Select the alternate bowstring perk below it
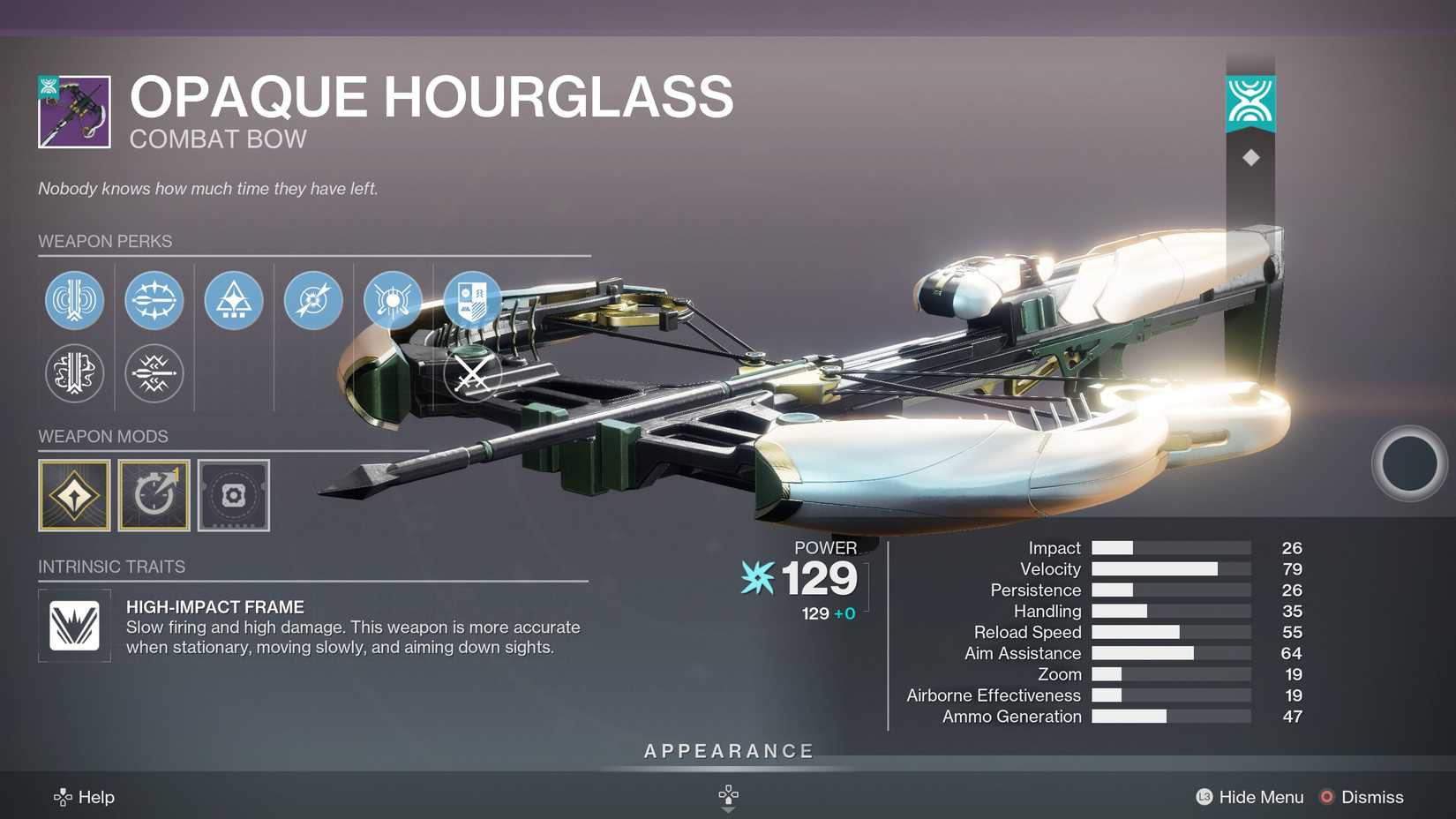 click(x=74, y=373)
